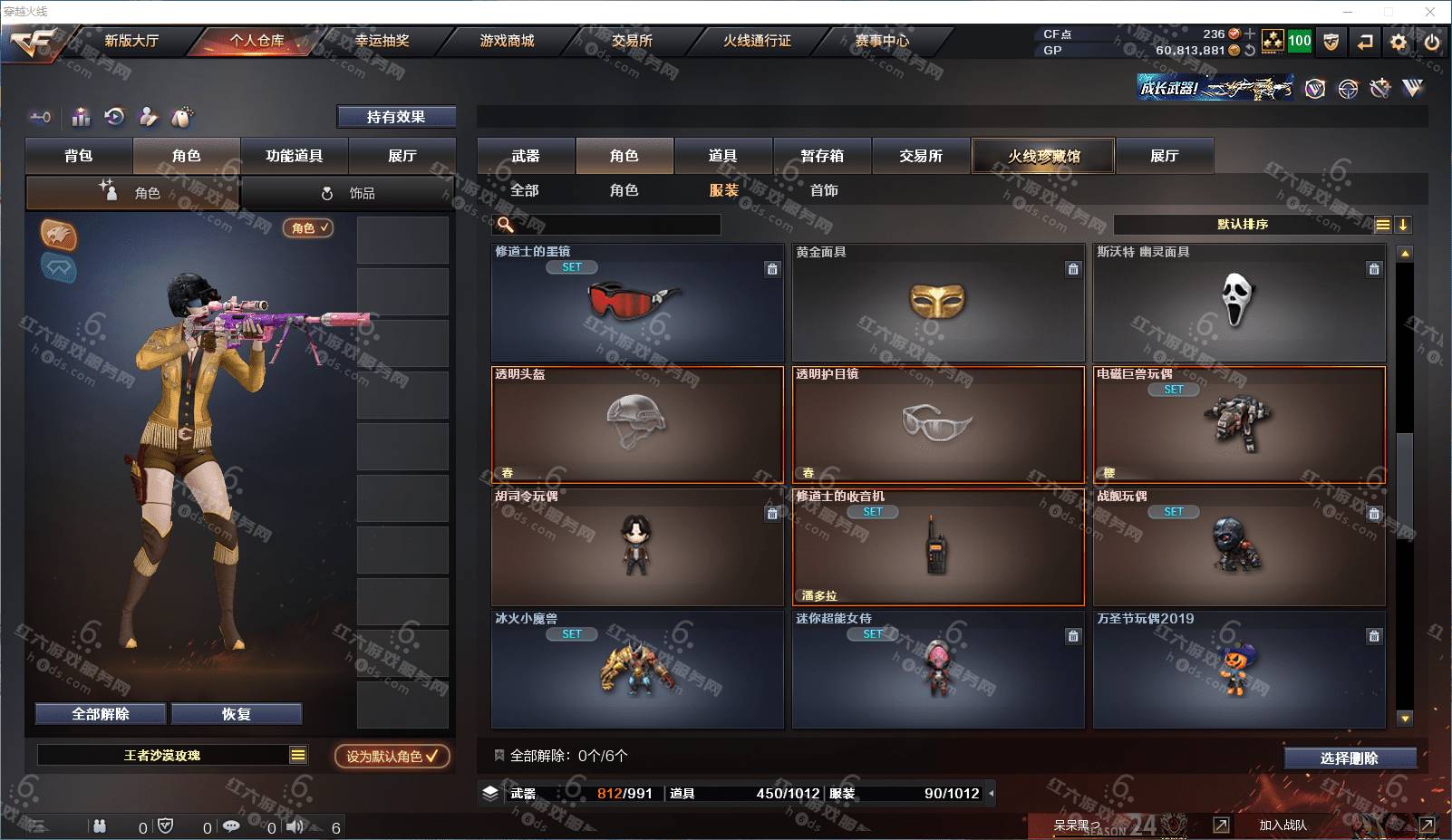Screen dimensions: 1452x840
Task: Open settings via the gear icon
Action: [x=1399, y=42]
